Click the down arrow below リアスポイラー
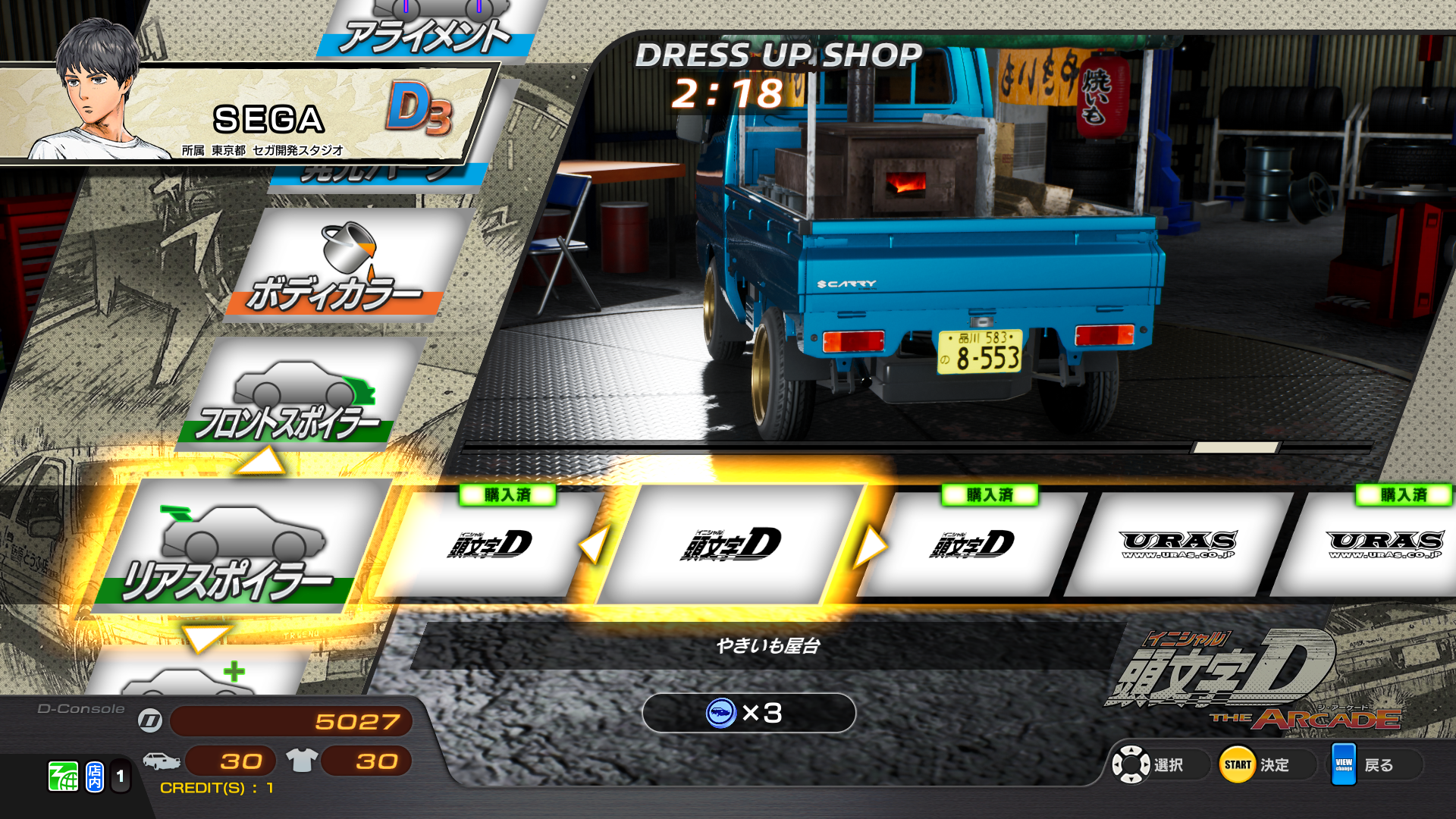Image resolution: width=1456 pixels, height=819 pixels. 206,638
